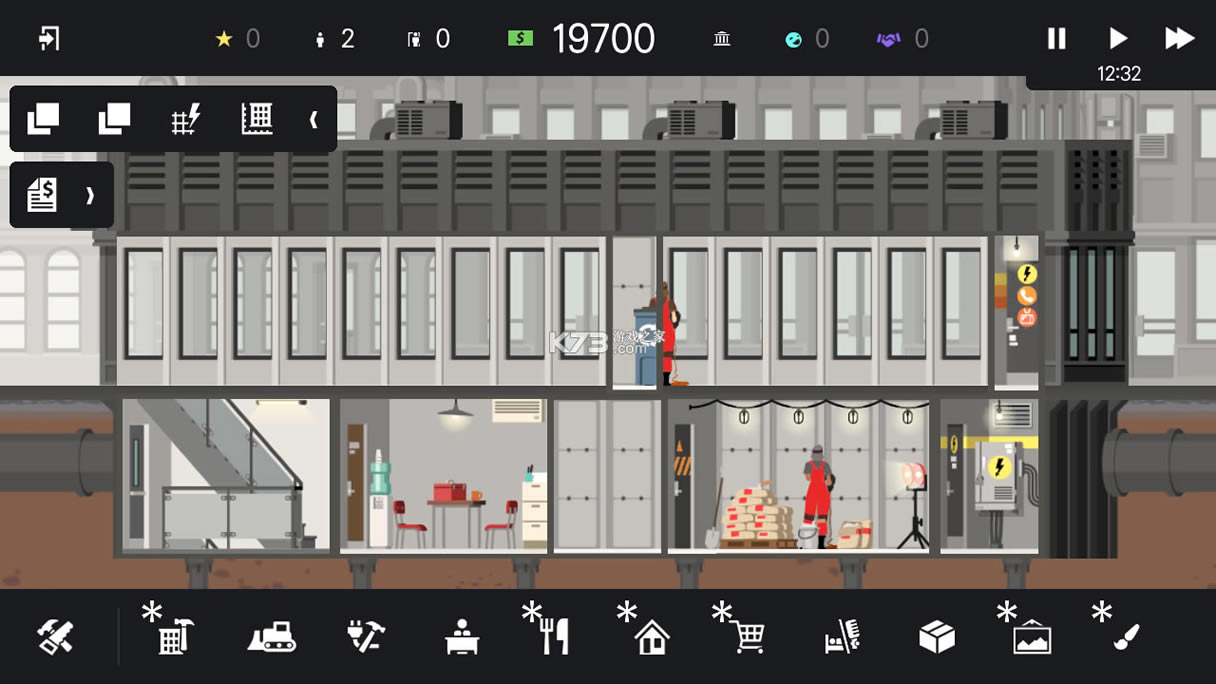Viewport: 1216px width, 684px height.
Task: Click the exit door icon
Action: point(49,39)
